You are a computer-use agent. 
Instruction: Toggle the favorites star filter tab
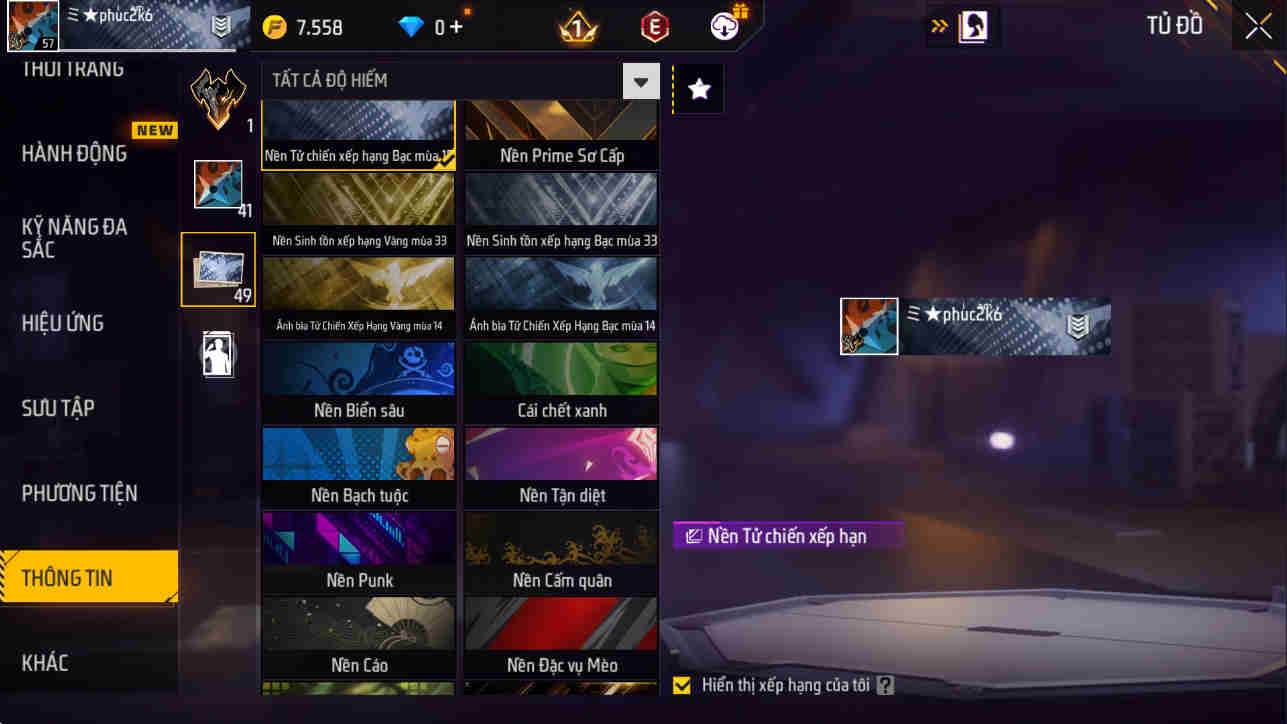pos(697,88)
